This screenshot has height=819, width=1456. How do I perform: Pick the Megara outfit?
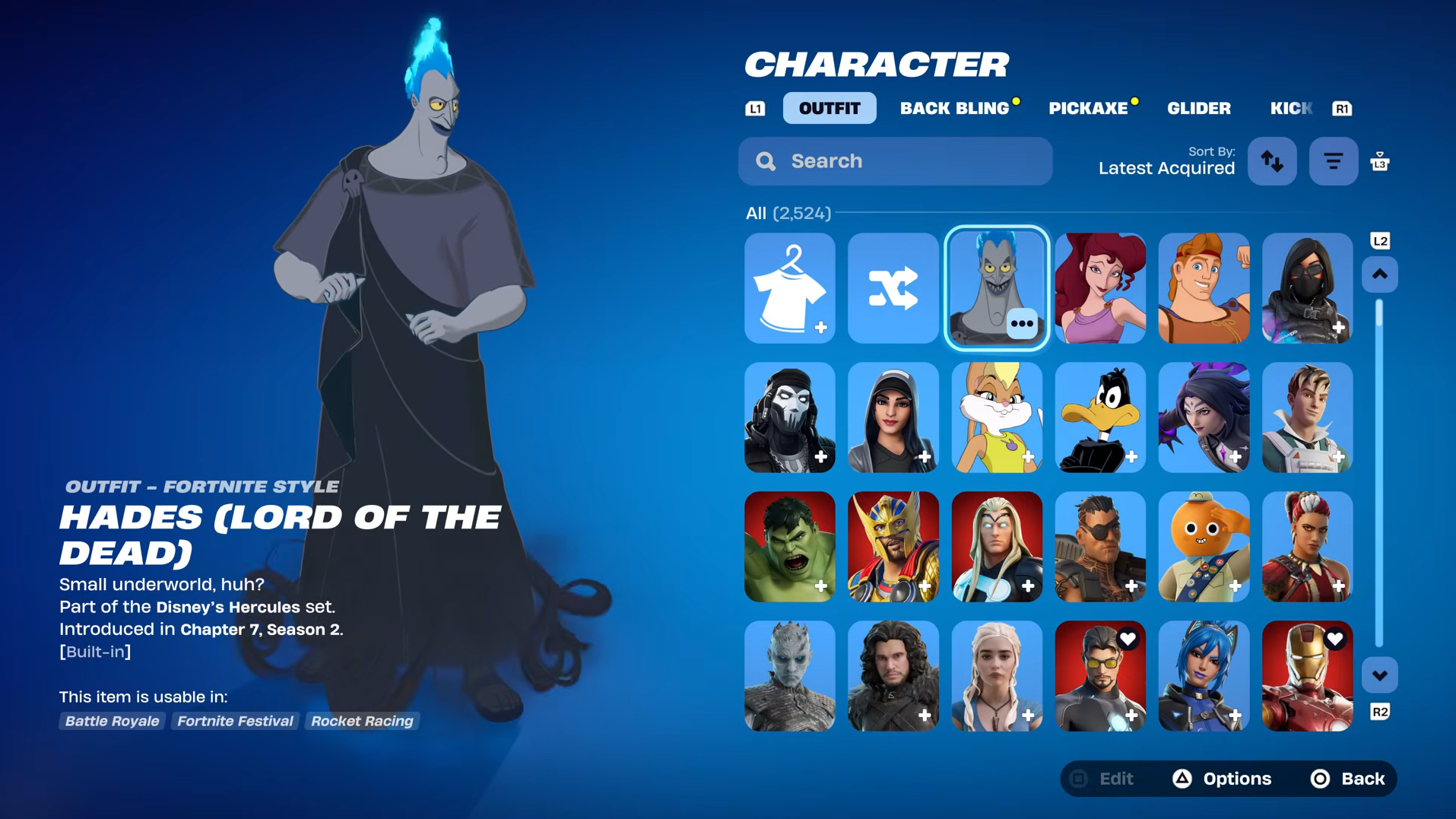[1099, 288]
